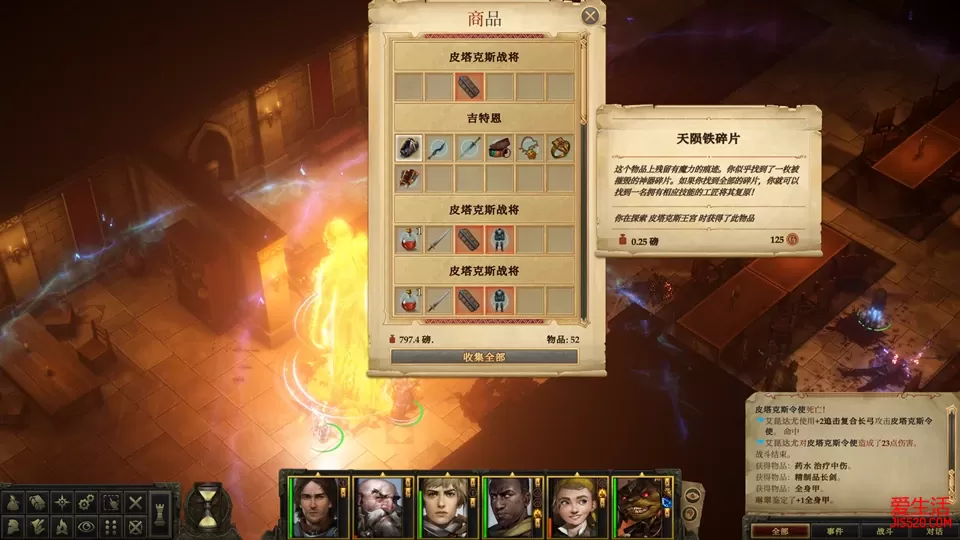Take the amulet necklace item
Screen dimensions: 960x540
pos(530,148)
